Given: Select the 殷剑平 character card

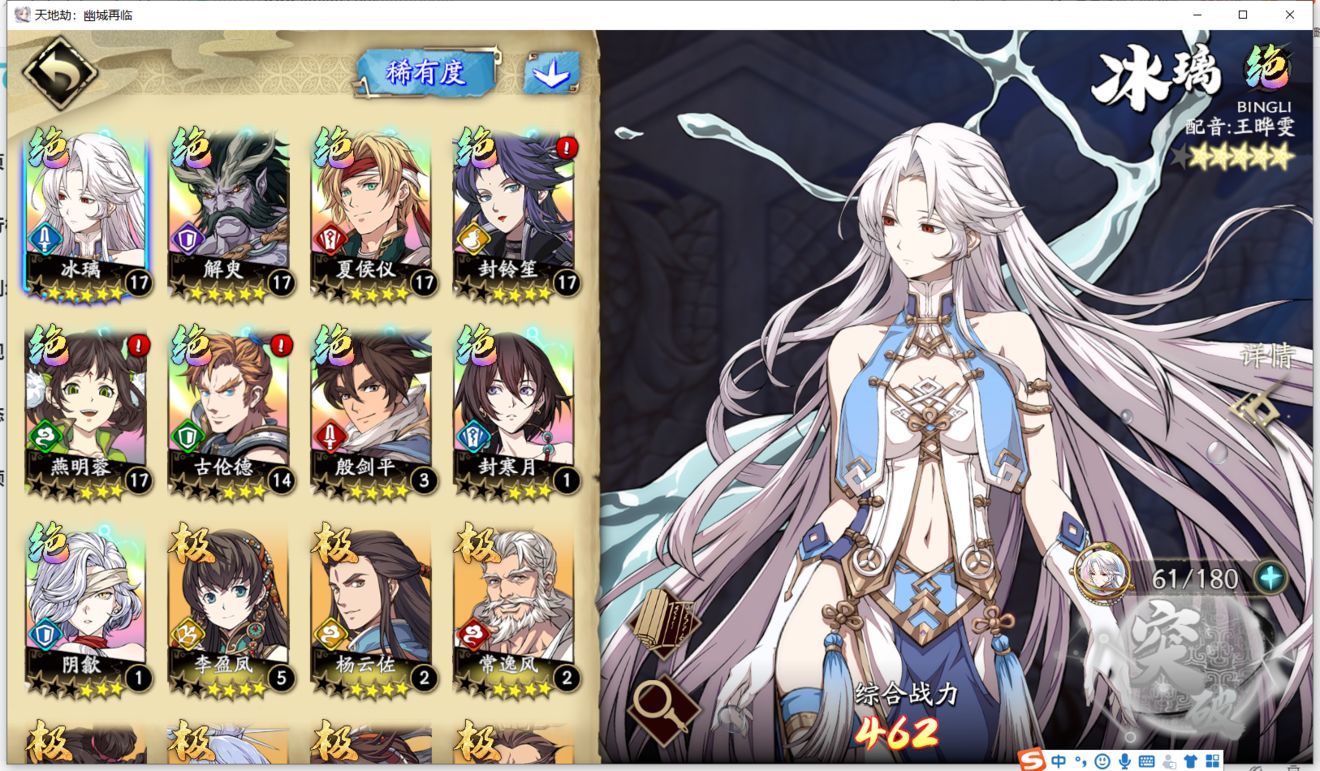Looking at the screenshot, I should click(x=372, y=413).
